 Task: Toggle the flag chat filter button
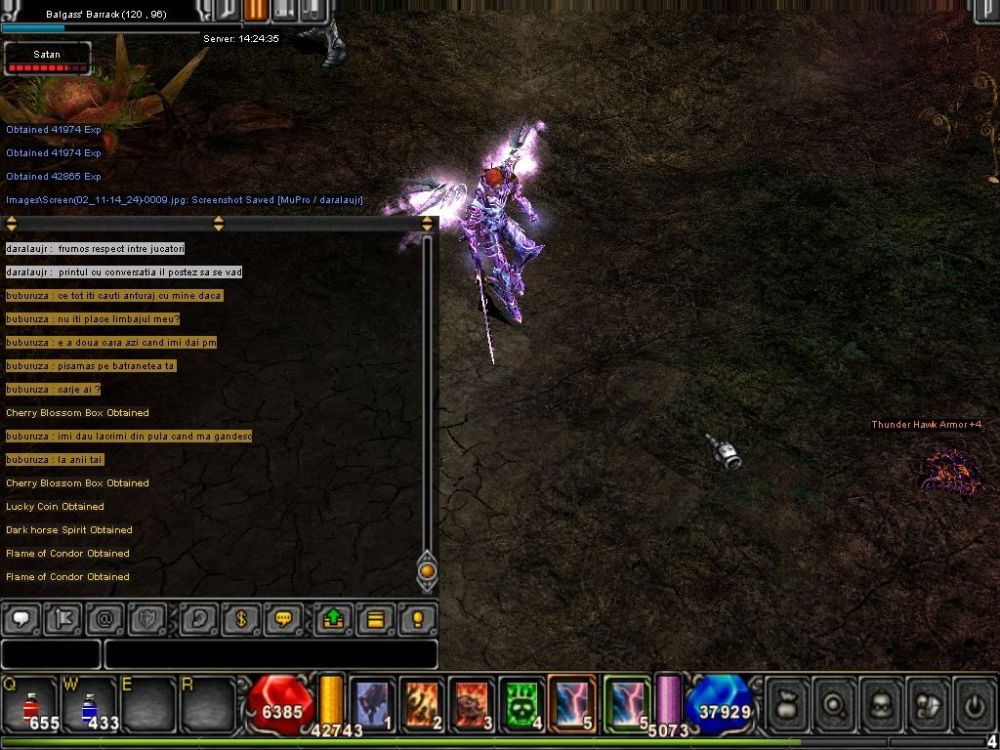(62, 619)
